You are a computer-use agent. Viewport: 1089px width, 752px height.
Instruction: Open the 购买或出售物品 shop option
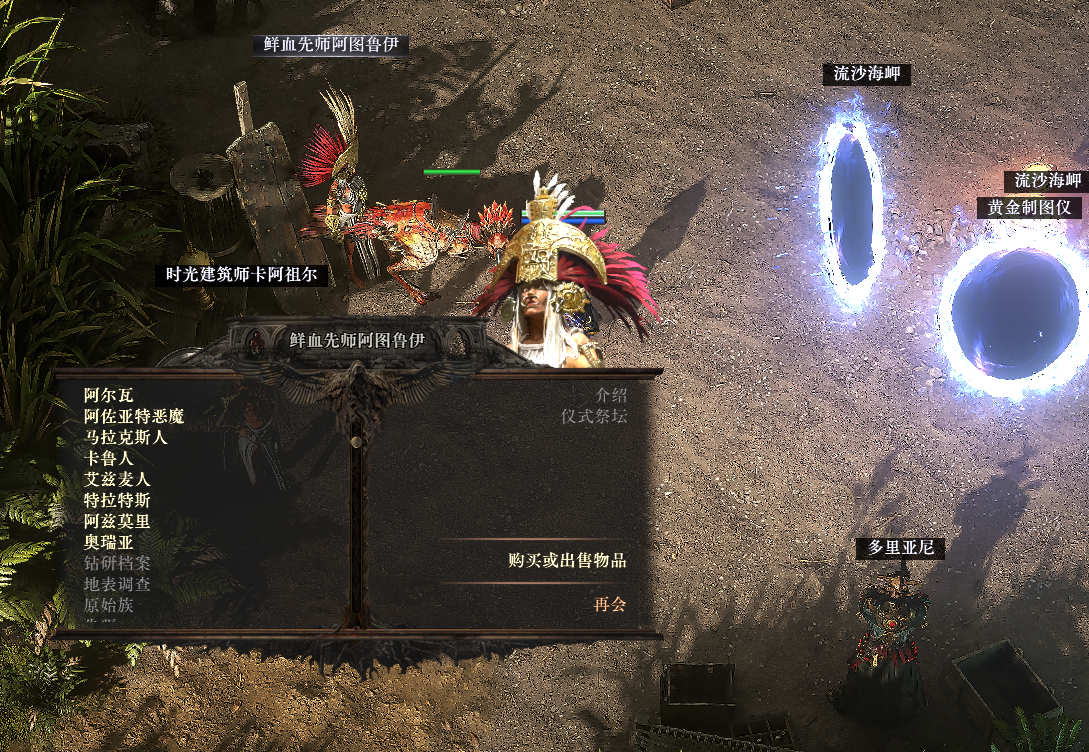[x=567, y=561]
